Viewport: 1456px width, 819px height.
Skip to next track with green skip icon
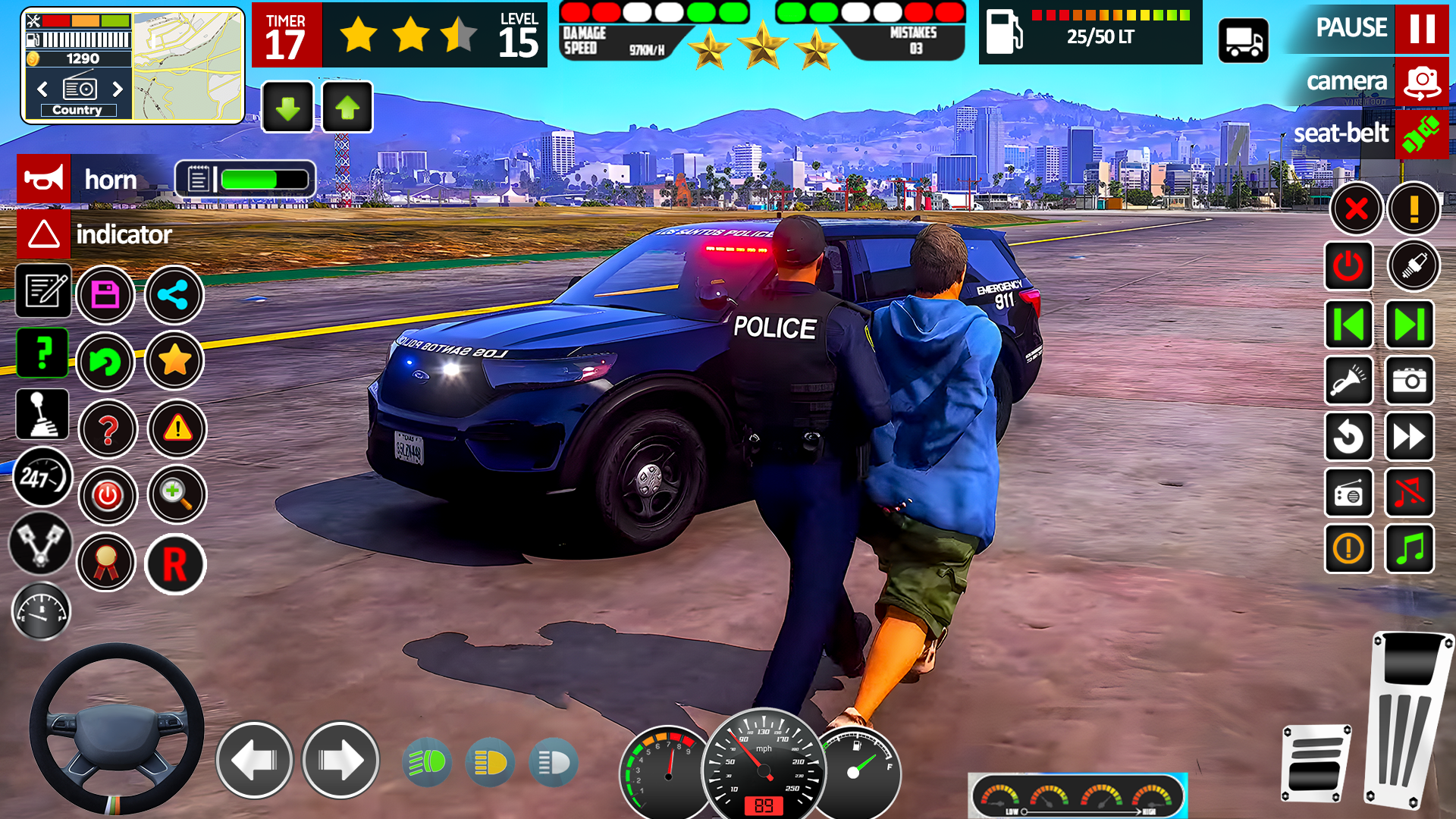(1409, 324)
